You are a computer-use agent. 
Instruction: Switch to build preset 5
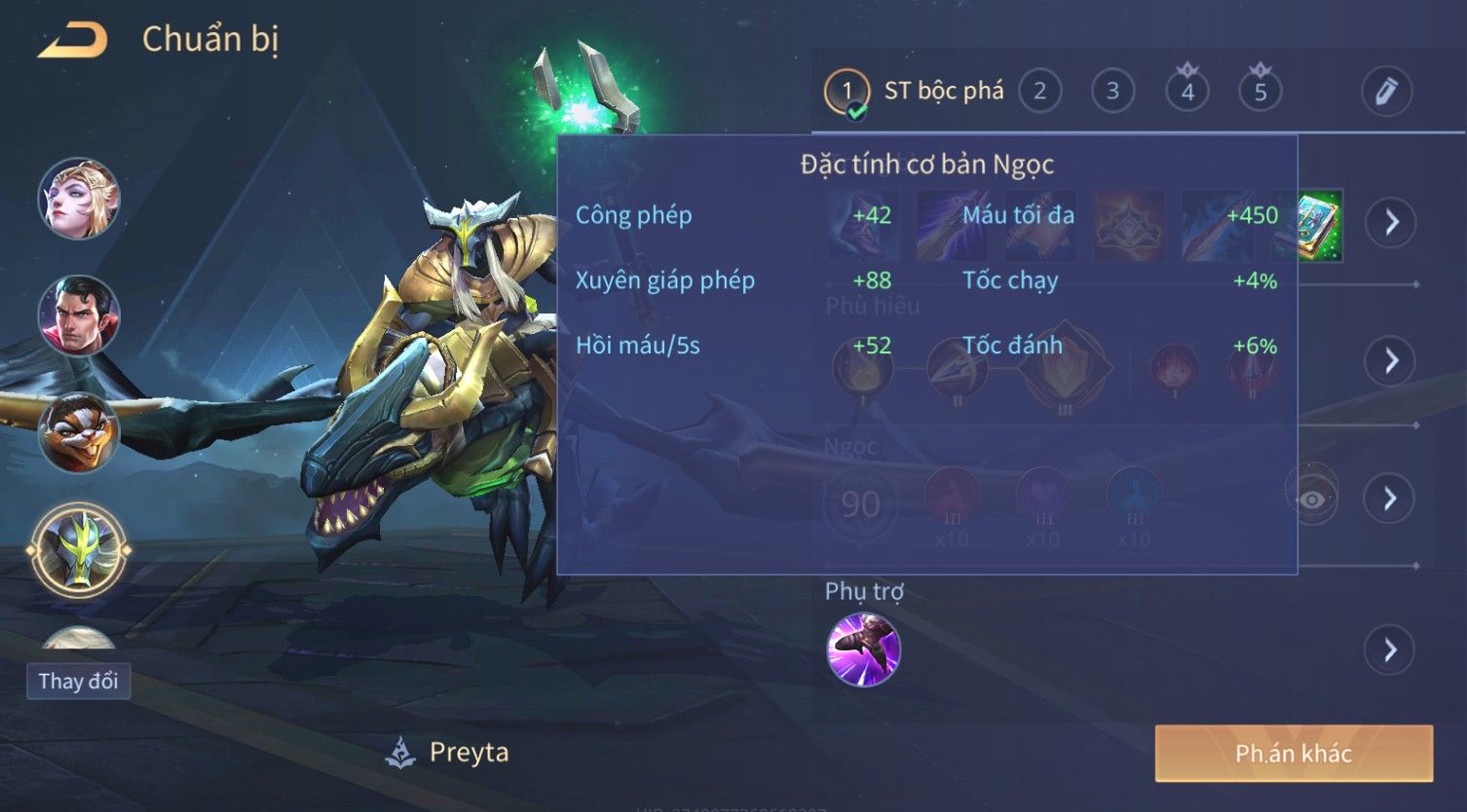1260,92
